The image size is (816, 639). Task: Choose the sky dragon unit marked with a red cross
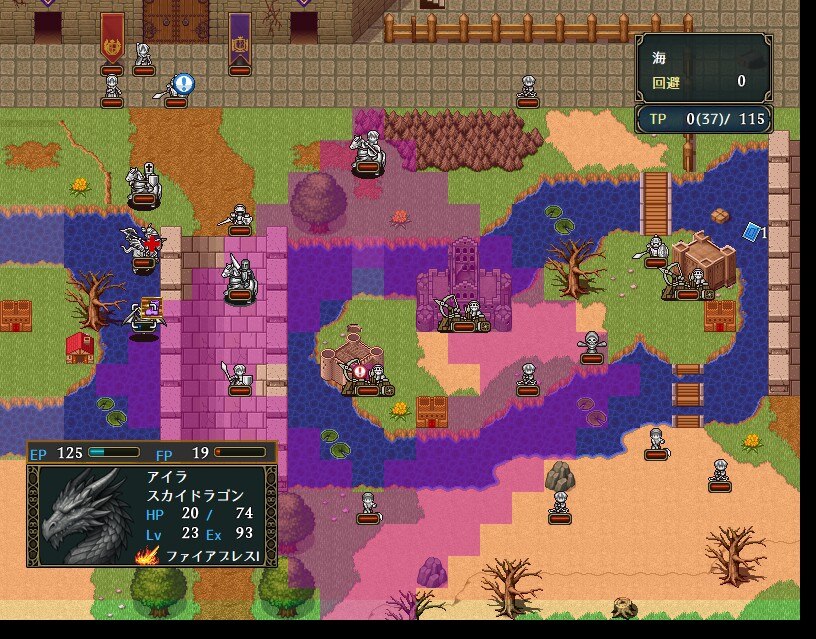[x=141, y=248]
